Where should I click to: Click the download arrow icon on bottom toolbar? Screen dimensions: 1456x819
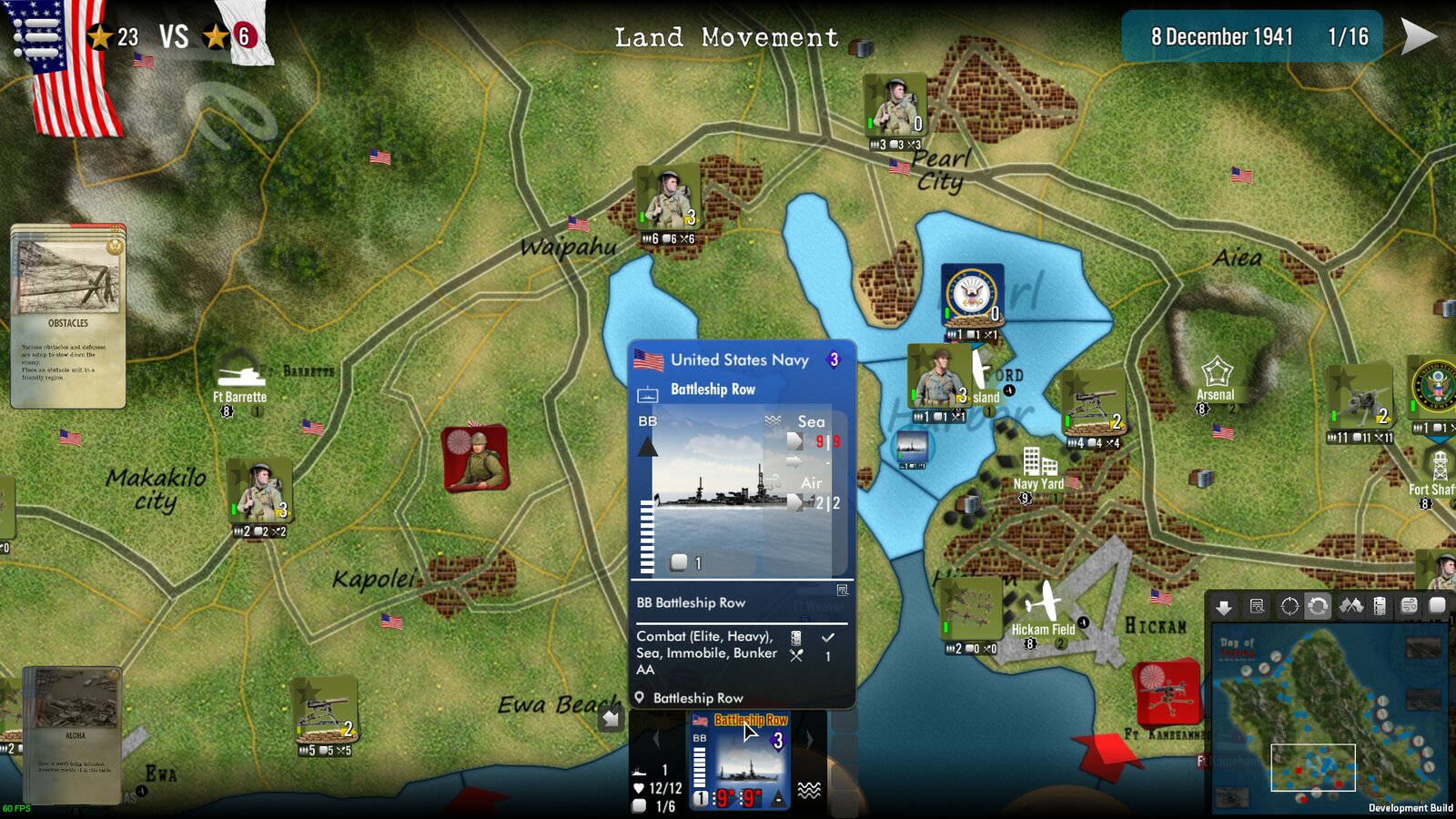(1224, 606)
